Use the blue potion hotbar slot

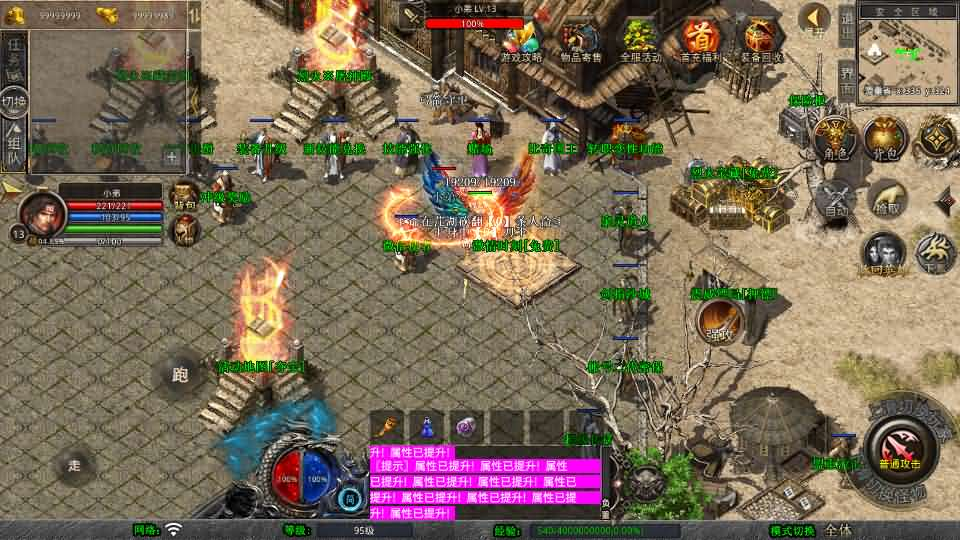[426, 425]
